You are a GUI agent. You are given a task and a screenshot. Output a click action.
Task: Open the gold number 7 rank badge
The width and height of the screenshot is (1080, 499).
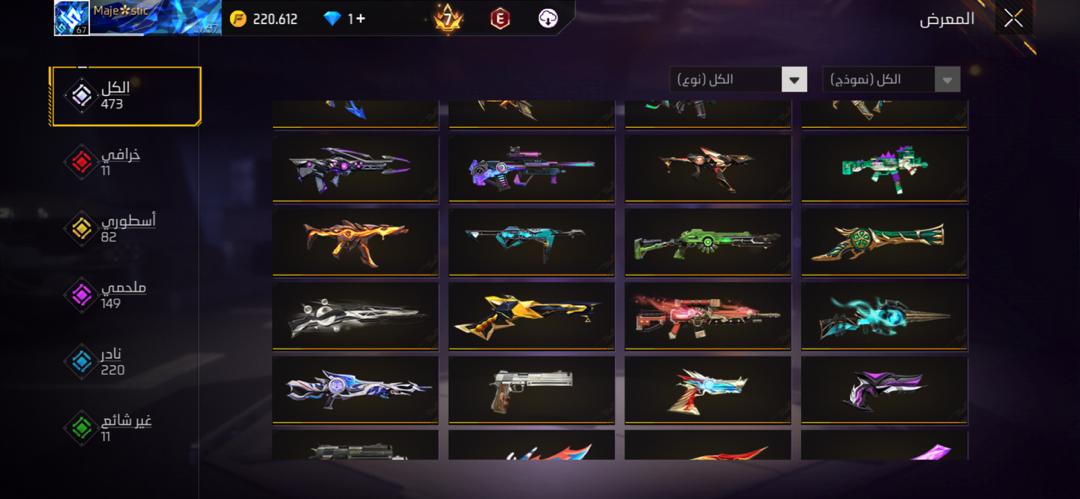(447, 18)
